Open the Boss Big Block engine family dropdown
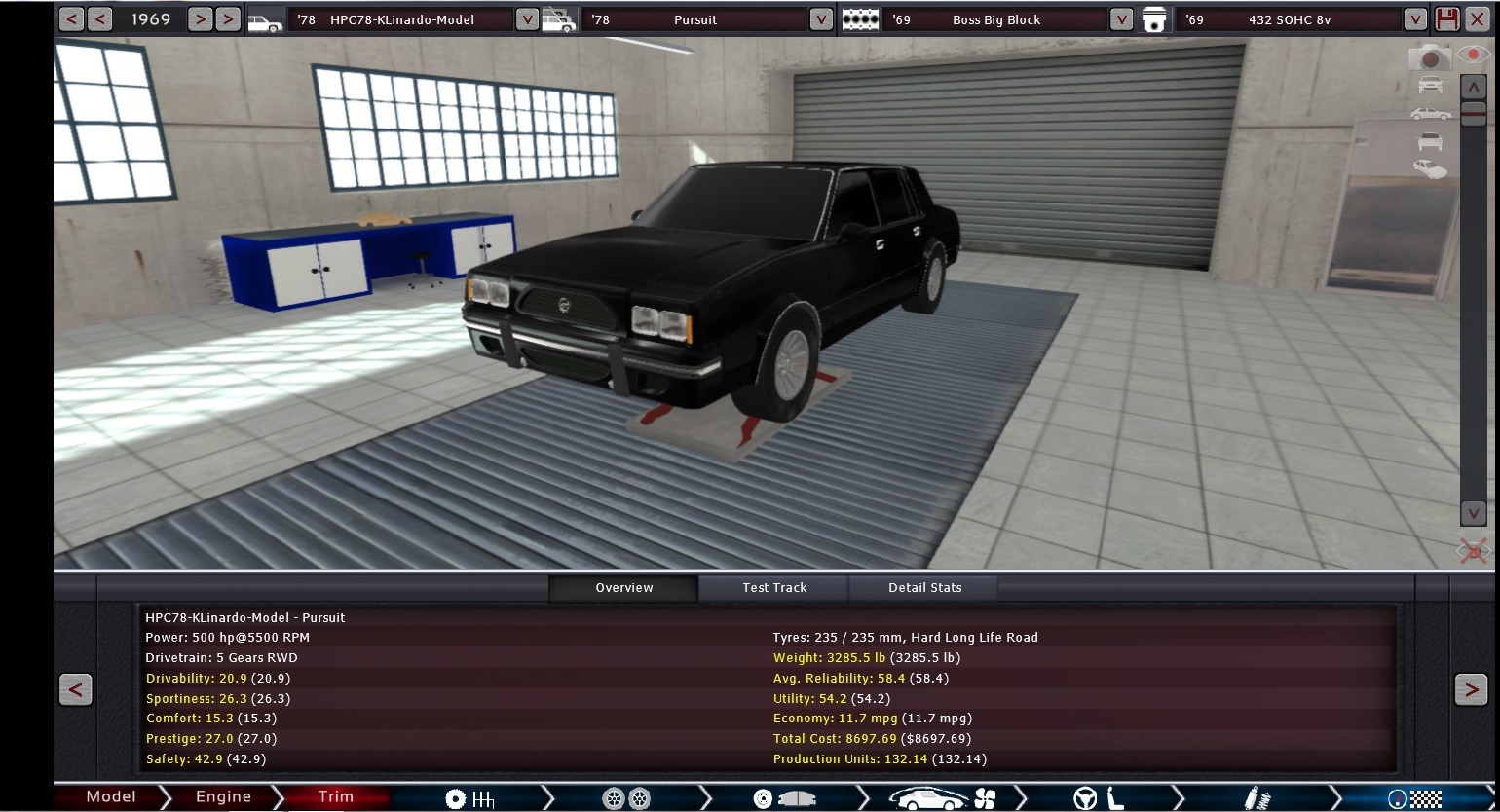This screenshot has height=812, width=1500. click(x=1121, y=19)
